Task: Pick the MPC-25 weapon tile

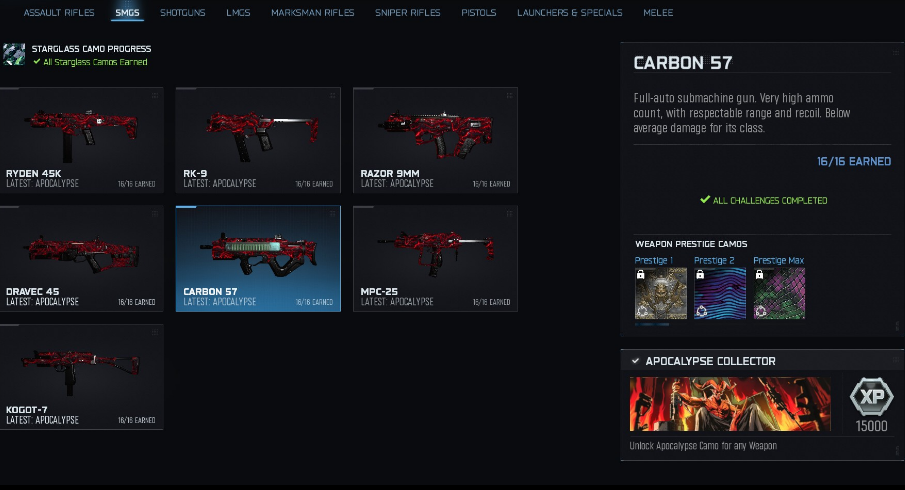Action: pyautogui.click(x=435, y=258)
